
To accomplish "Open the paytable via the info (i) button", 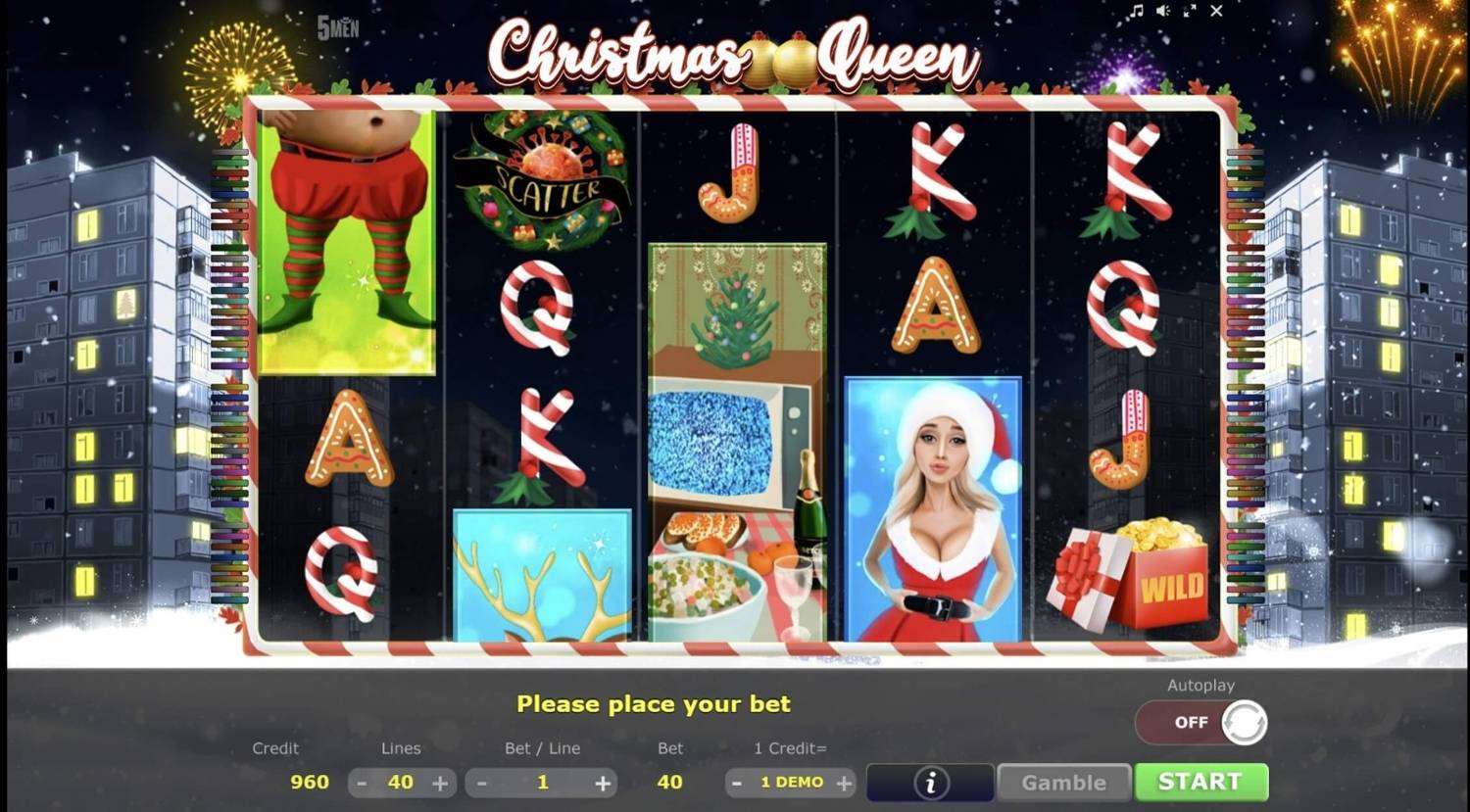I will [x=930, y=782].
